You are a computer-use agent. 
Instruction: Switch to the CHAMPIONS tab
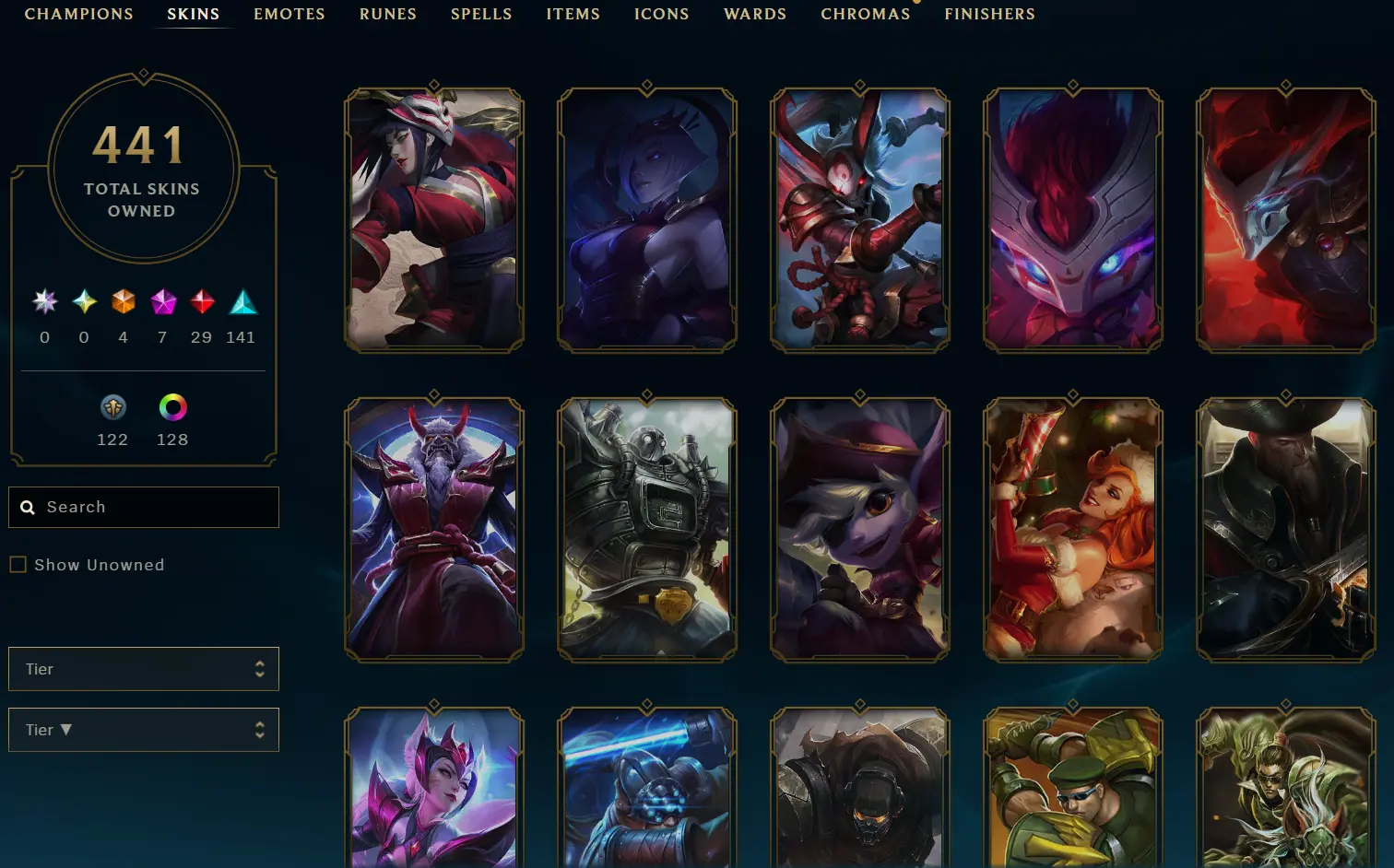coord(78,14)
